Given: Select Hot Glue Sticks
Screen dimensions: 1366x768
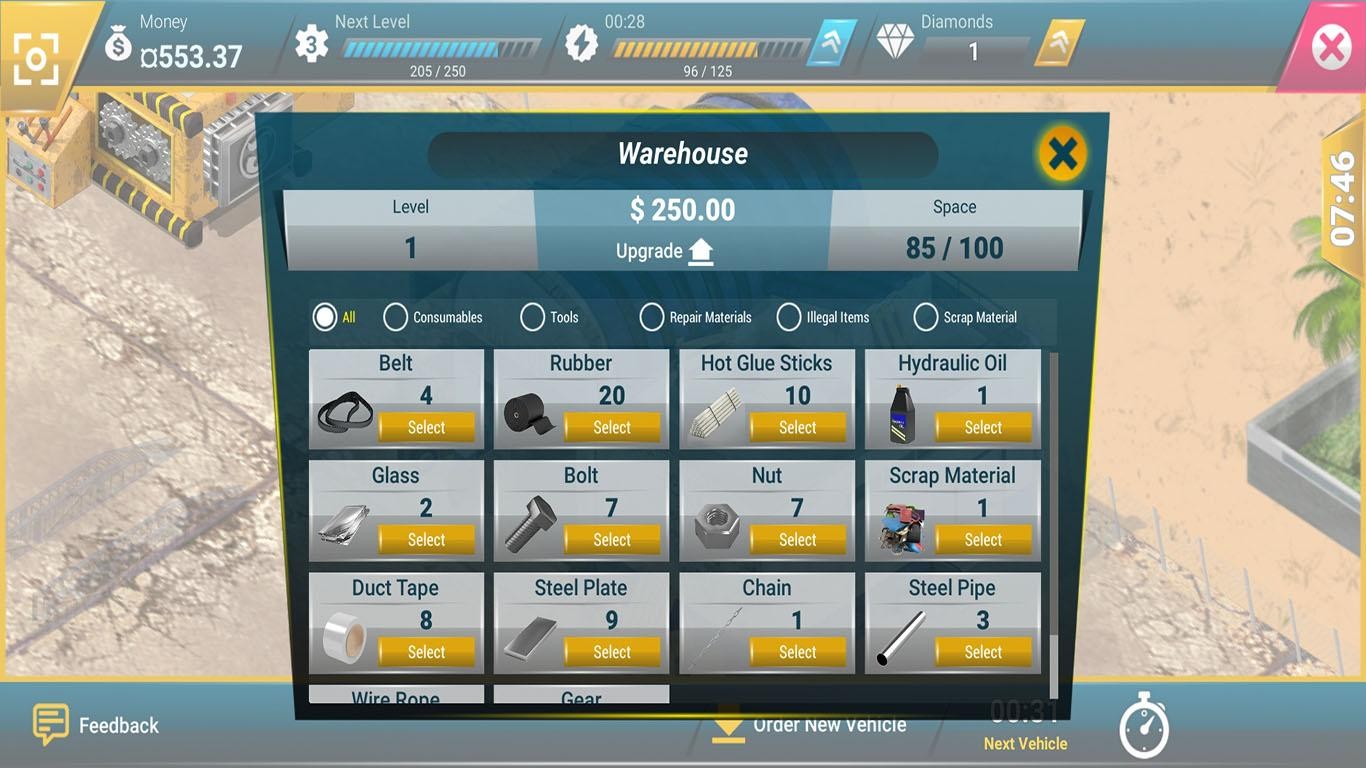Looking at the screenshot, I should pyautogui.click(x=797, y=427).
